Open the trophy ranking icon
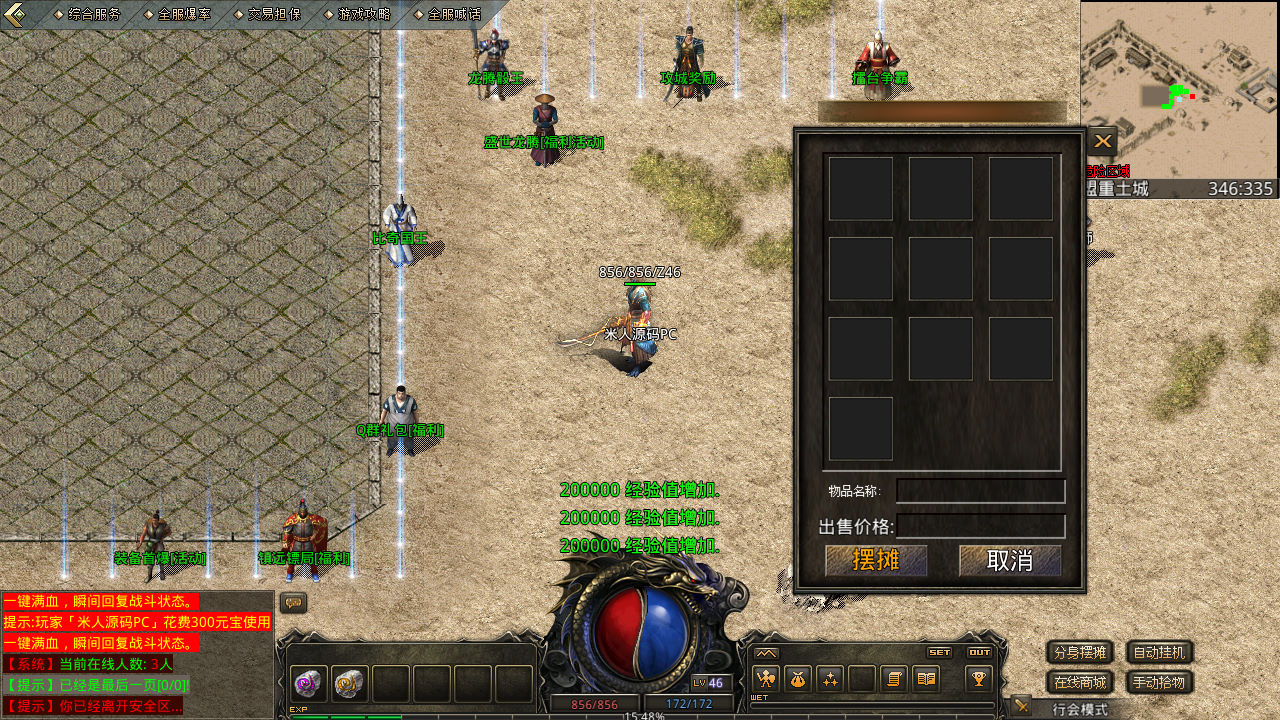 click(978, 679)
